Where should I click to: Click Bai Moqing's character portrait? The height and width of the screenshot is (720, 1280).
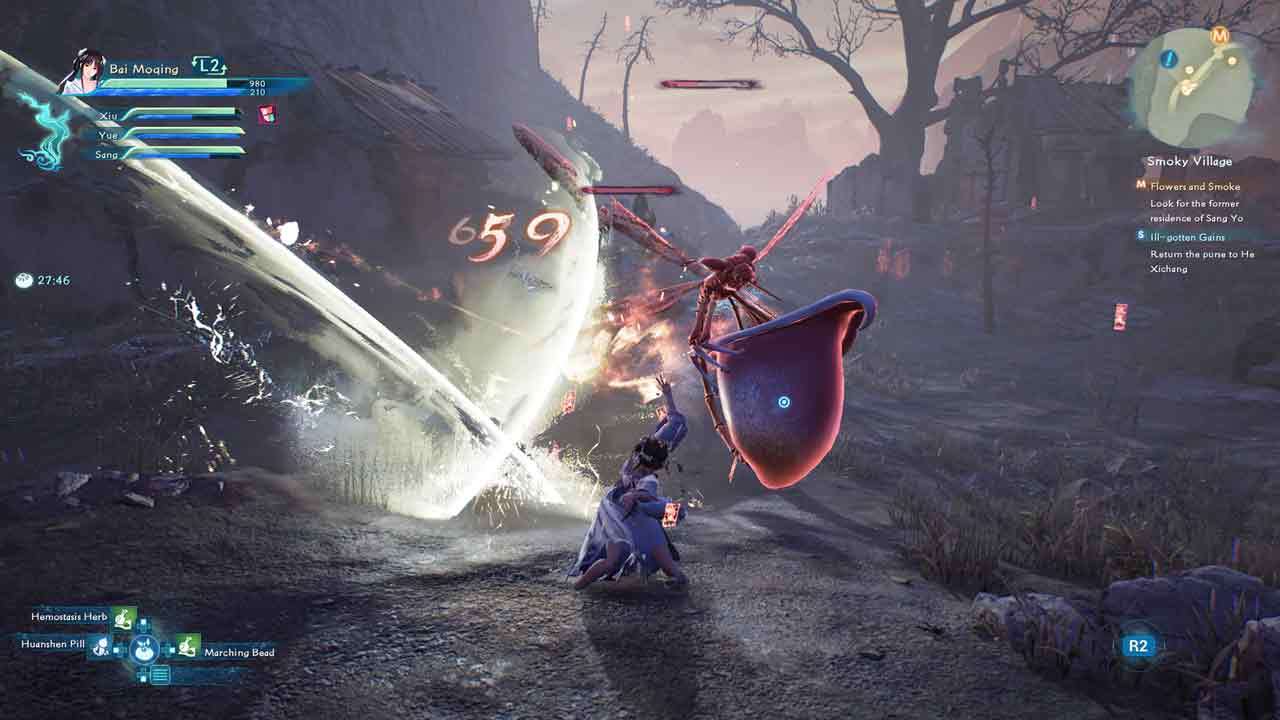pyautogui.click(x=84, y=70)
